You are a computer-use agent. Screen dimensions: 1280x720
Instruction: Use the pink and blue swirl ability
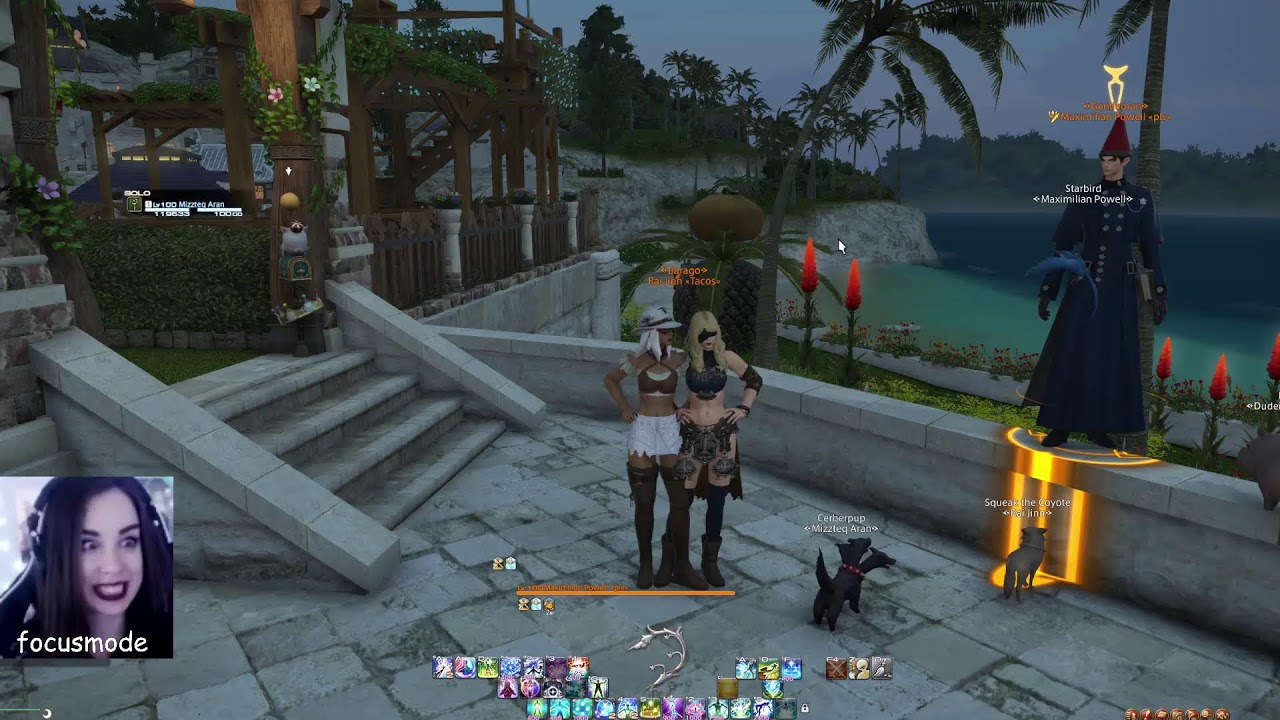(465, 668)
